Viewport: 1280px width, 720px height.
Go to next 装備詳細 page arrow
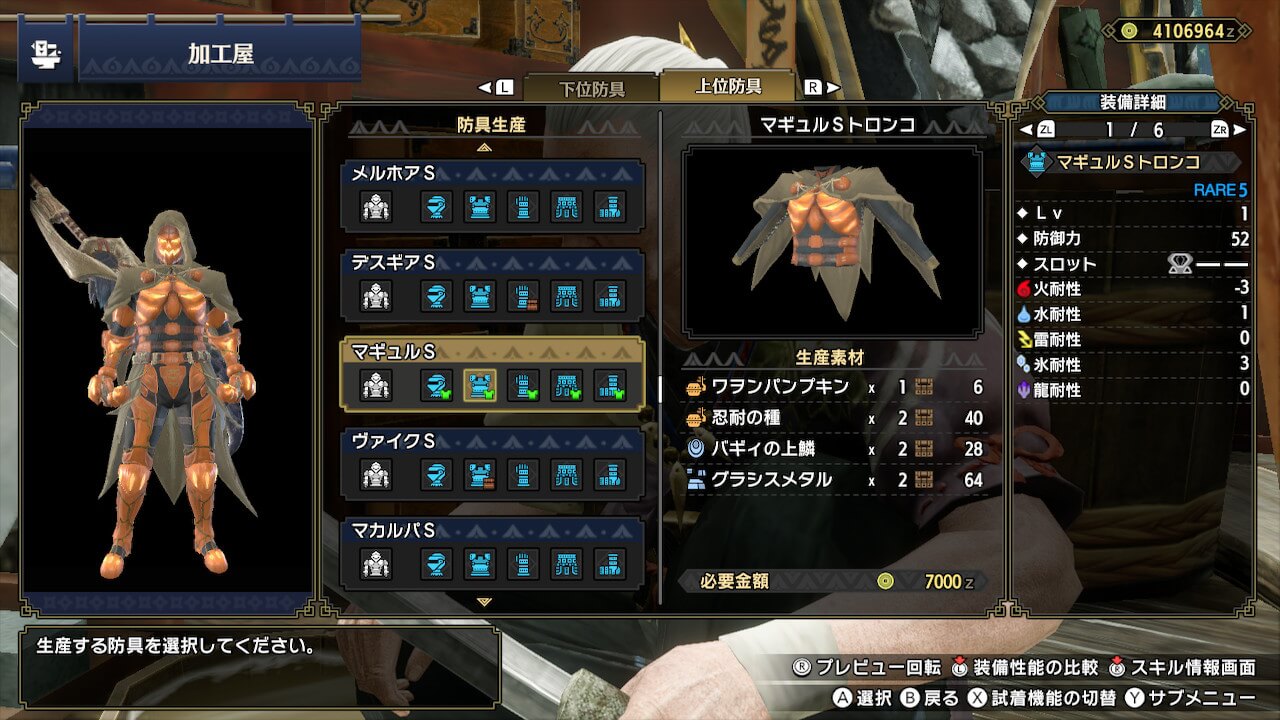coord(1240,130)
